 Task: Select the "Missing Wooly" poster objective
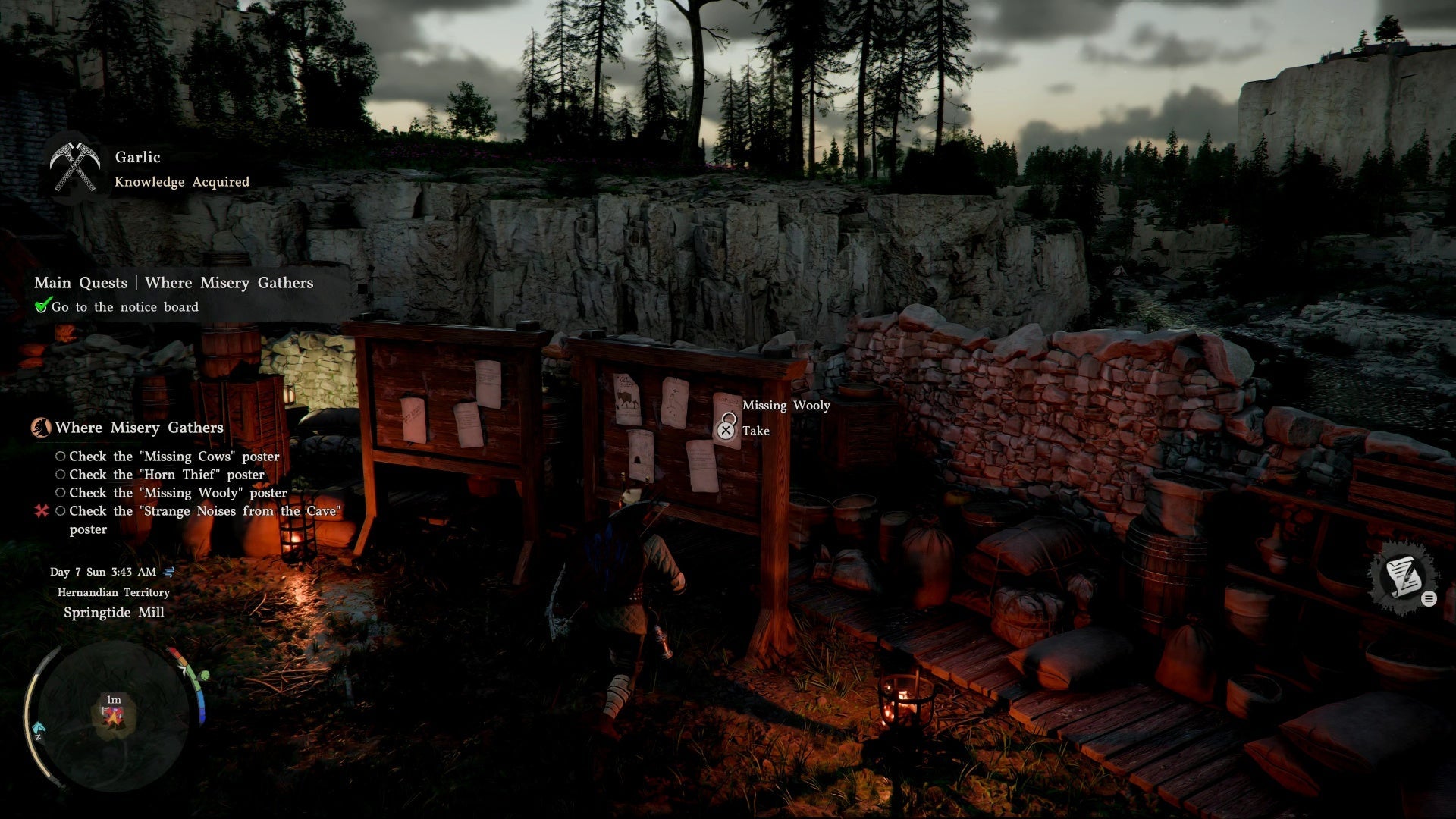pos(177,493)
